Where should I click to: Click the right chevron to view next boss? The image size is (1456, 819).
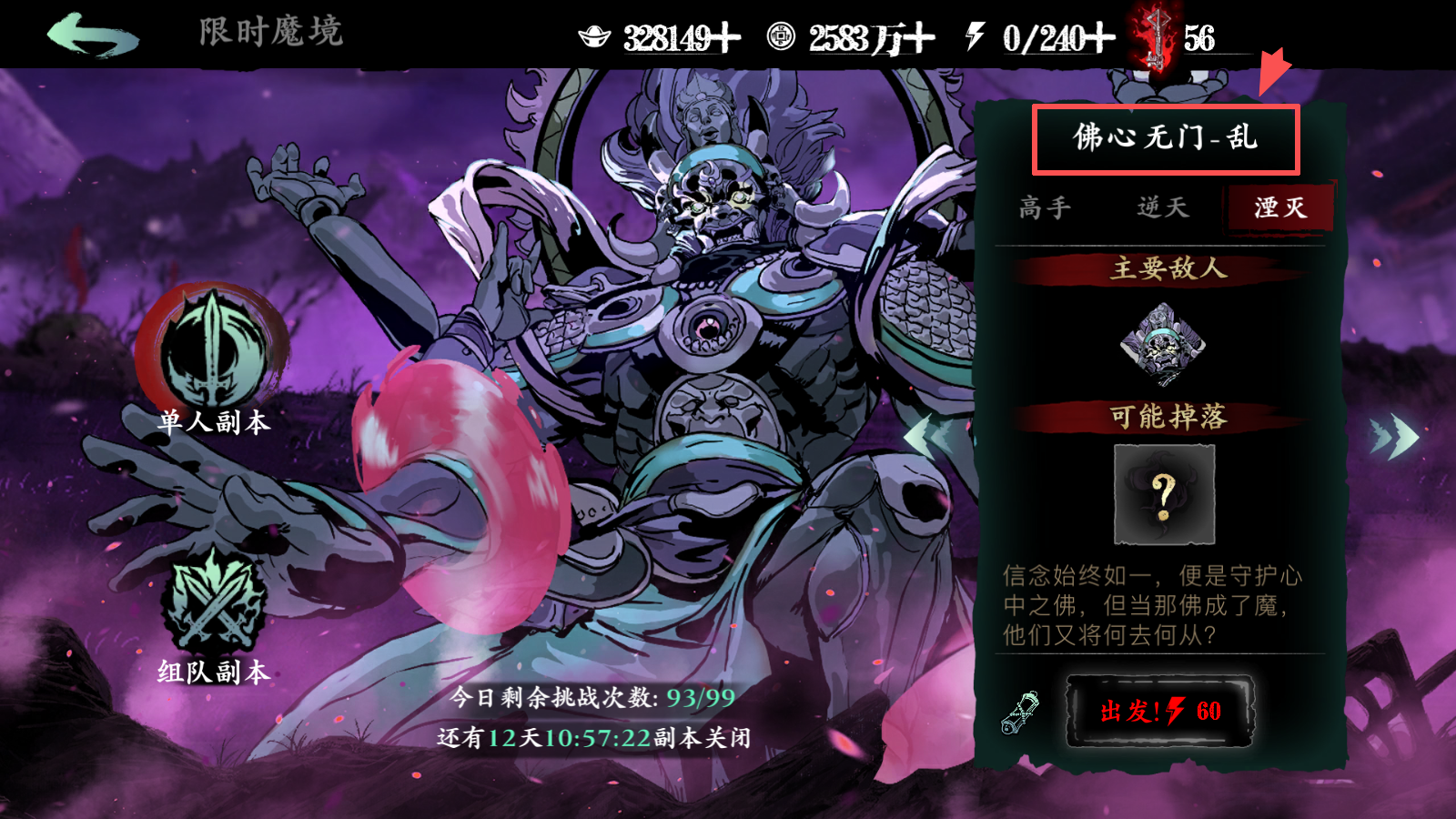coord(1395,438)
